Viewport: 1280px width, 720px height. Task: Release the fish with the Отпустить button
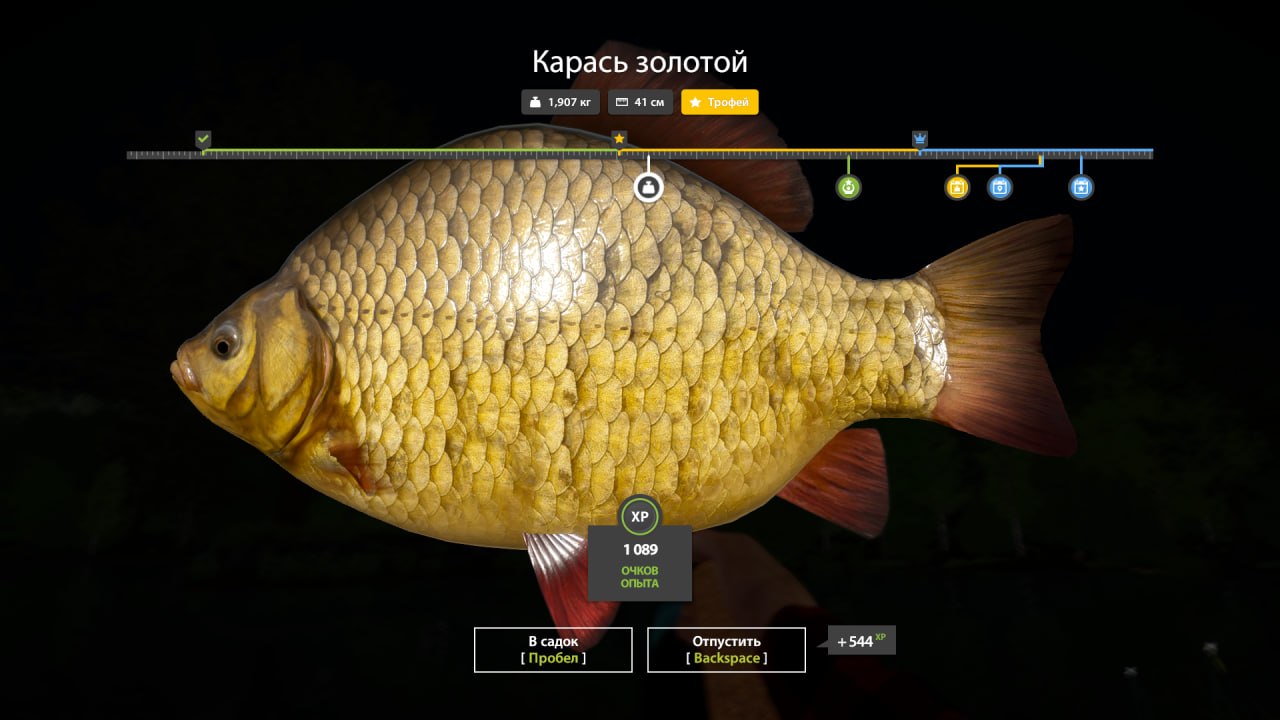tap(726, 649)
